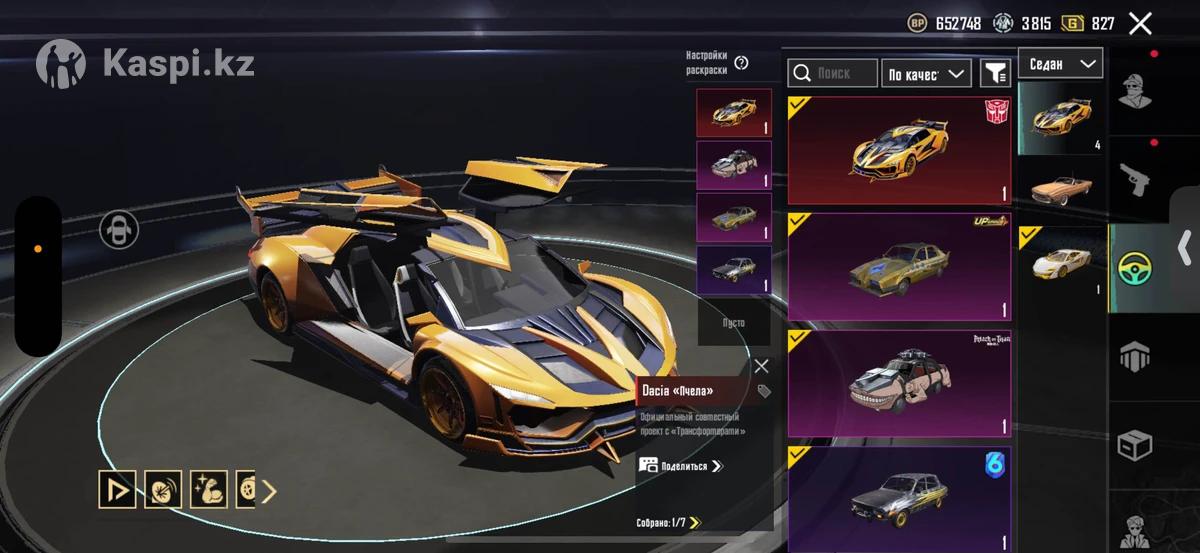Show help for Настройки раскраски
Viewport: 1200px width, 553px height.
[x=741, y=63]
